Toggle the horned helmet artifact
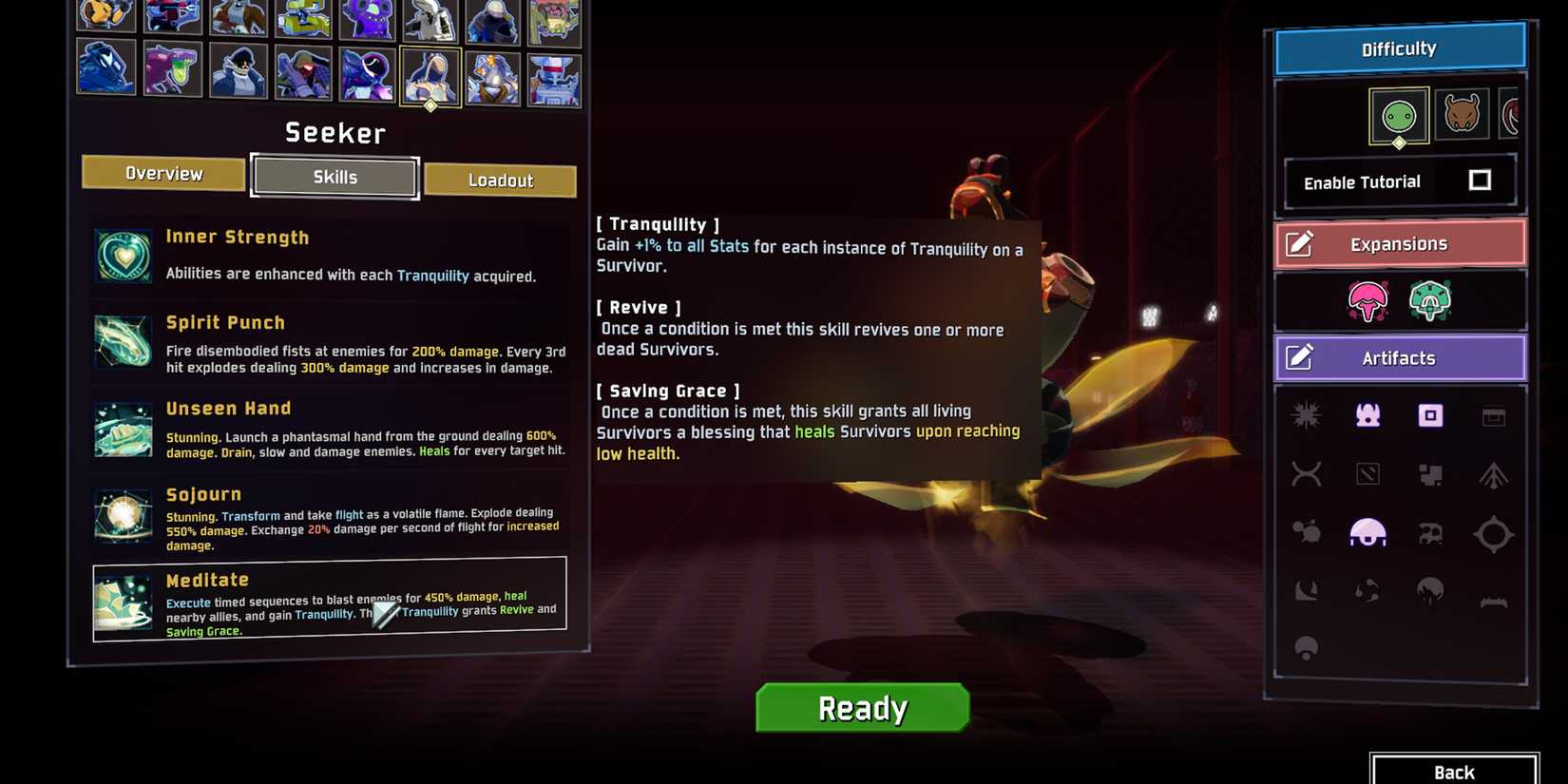 (1368, 415)
